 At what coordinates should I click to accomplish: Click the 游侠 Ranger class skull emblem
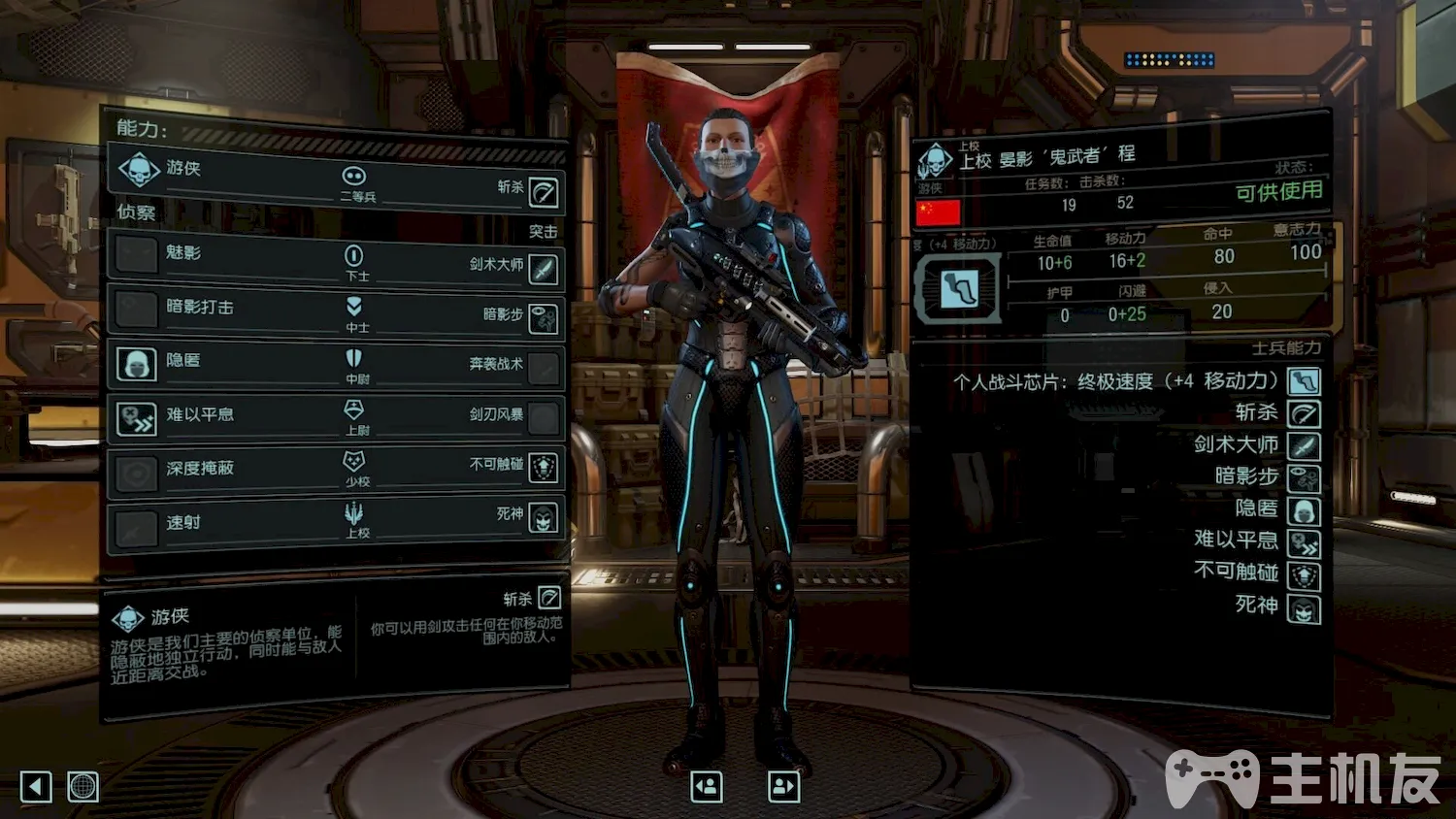[x=139, y=171]
